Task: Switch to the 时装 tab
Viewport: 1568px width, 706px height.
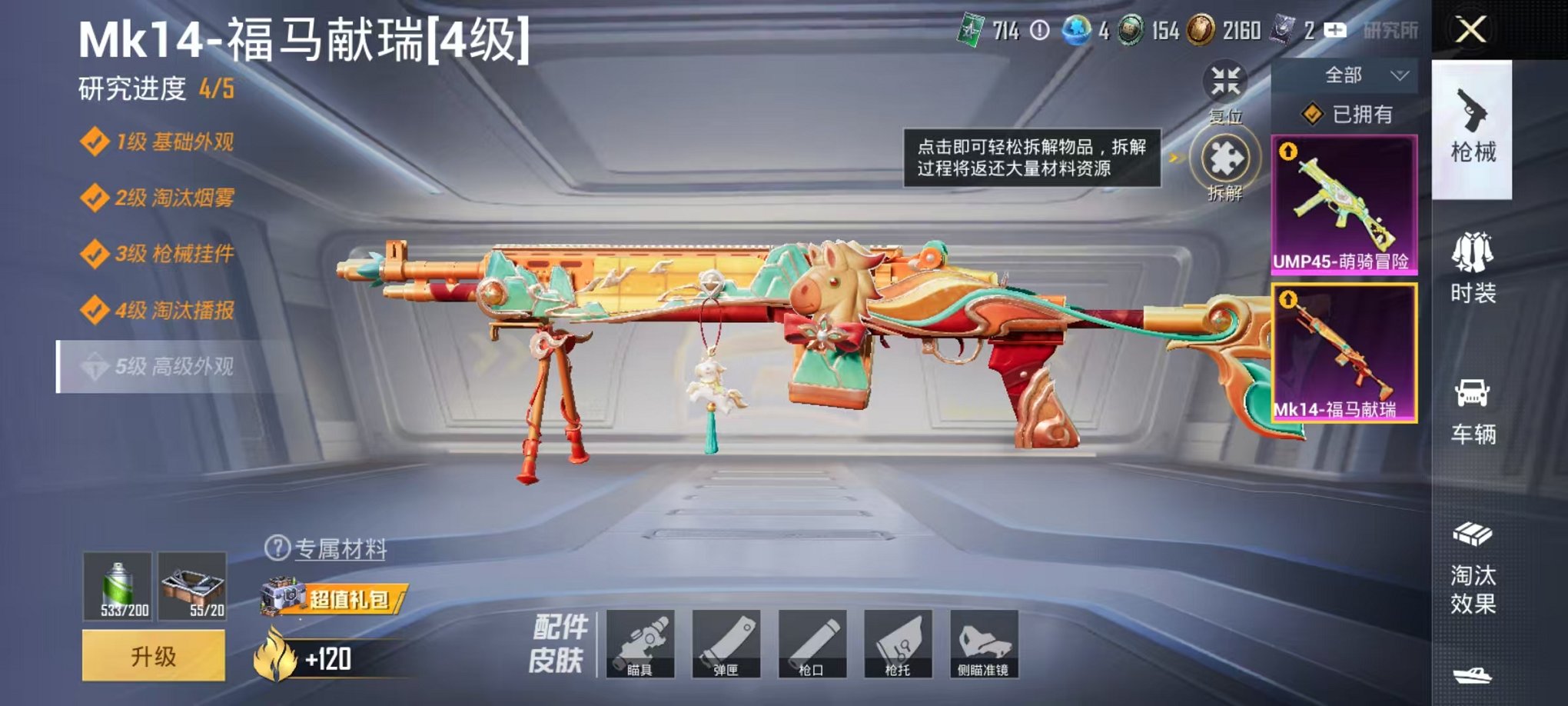Action: click(1477, 272)
